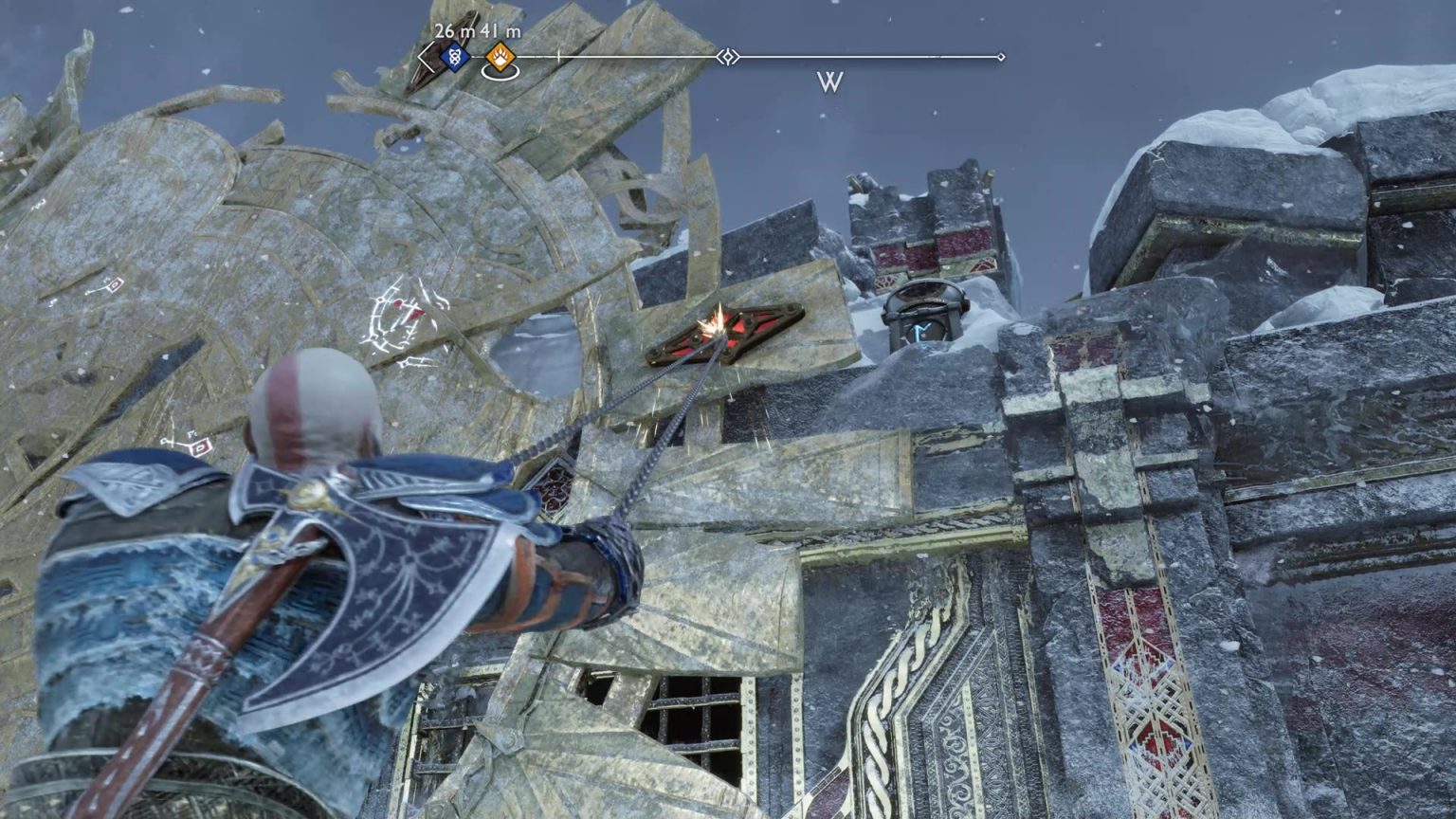Select the orange paw print compass marker

tap(500, 59)
